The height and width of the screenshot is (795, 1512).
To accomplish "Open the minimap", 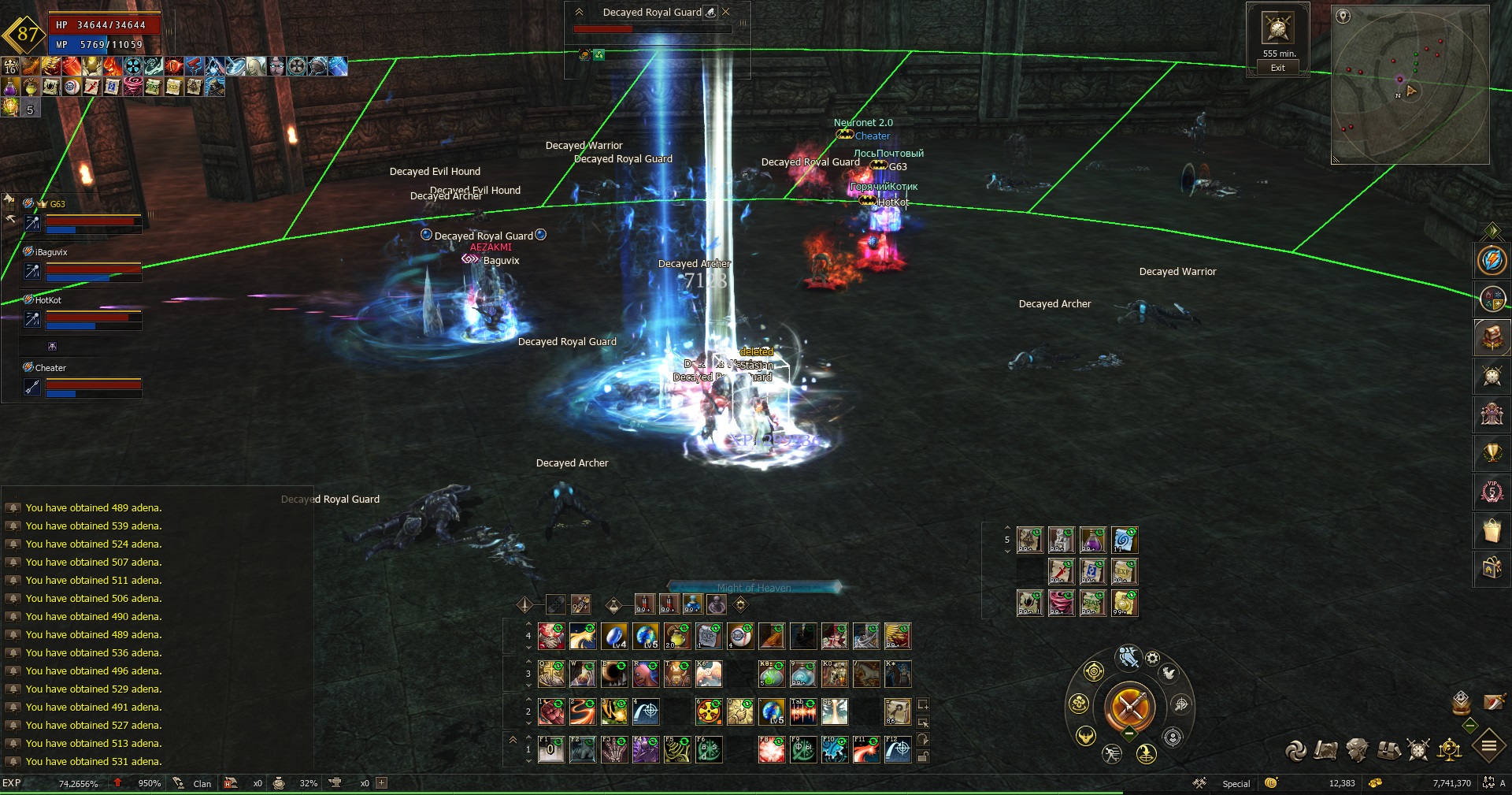I will tap(1409, 84).
